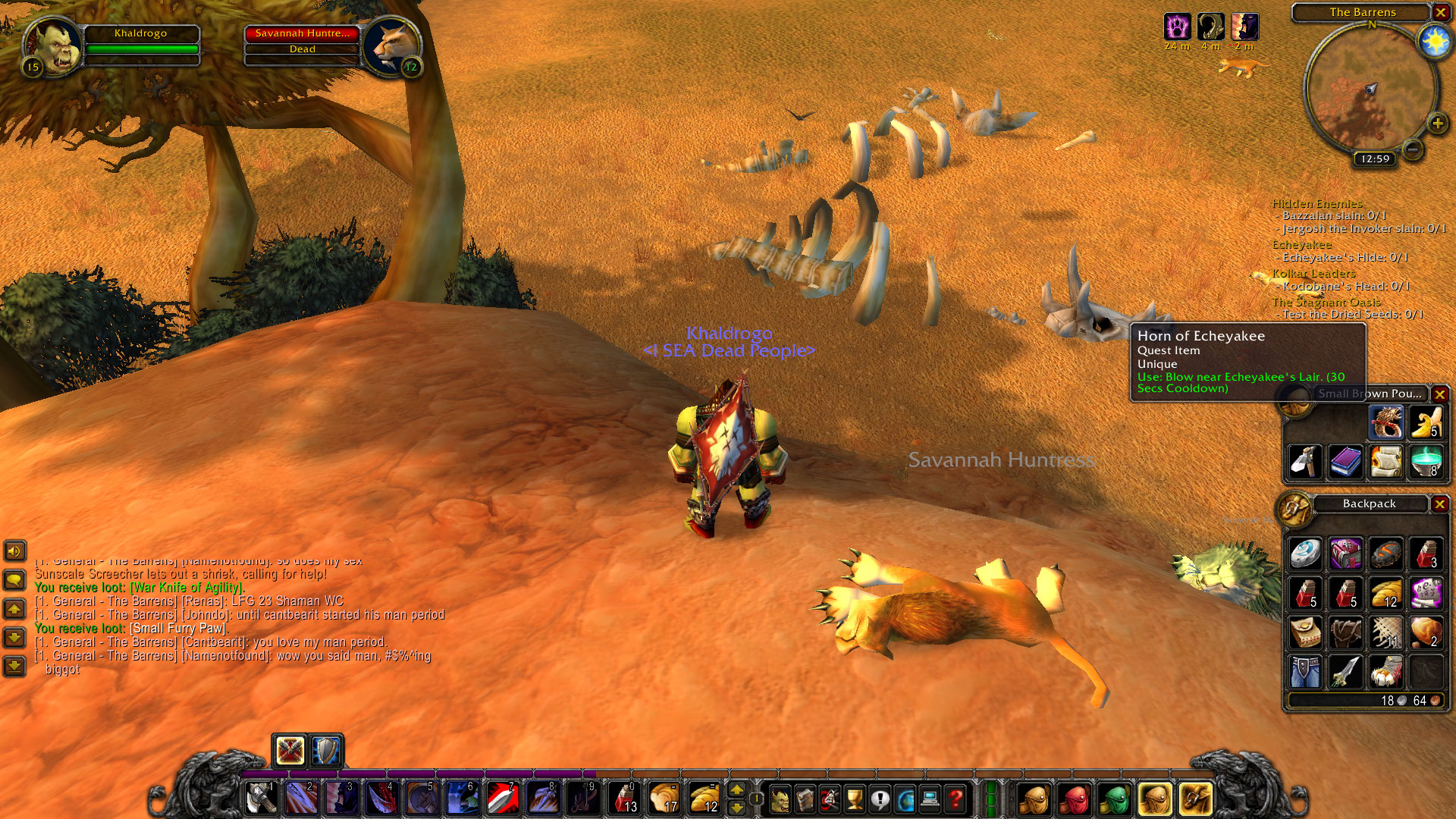Switch to Defensive Stance shield icon
Viewport: 1456px width, 819px height.
click(327, 751)
